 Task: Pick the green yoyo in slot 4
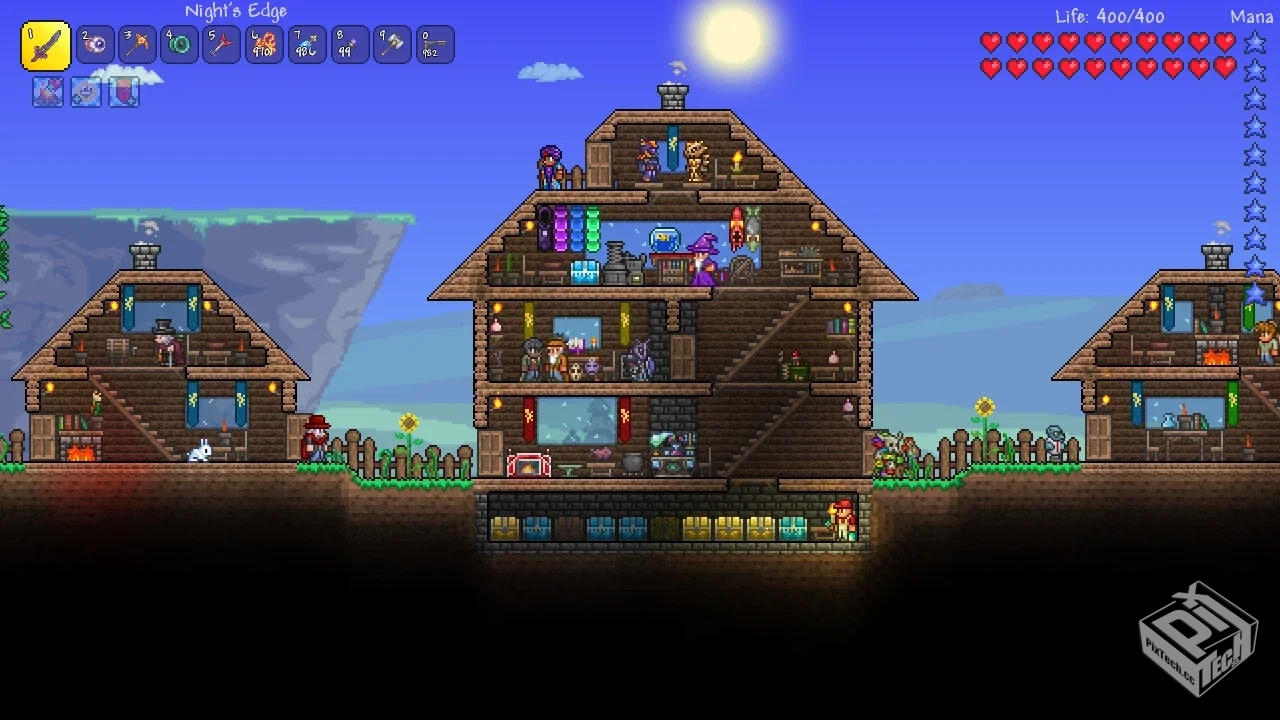coord(180,45)
